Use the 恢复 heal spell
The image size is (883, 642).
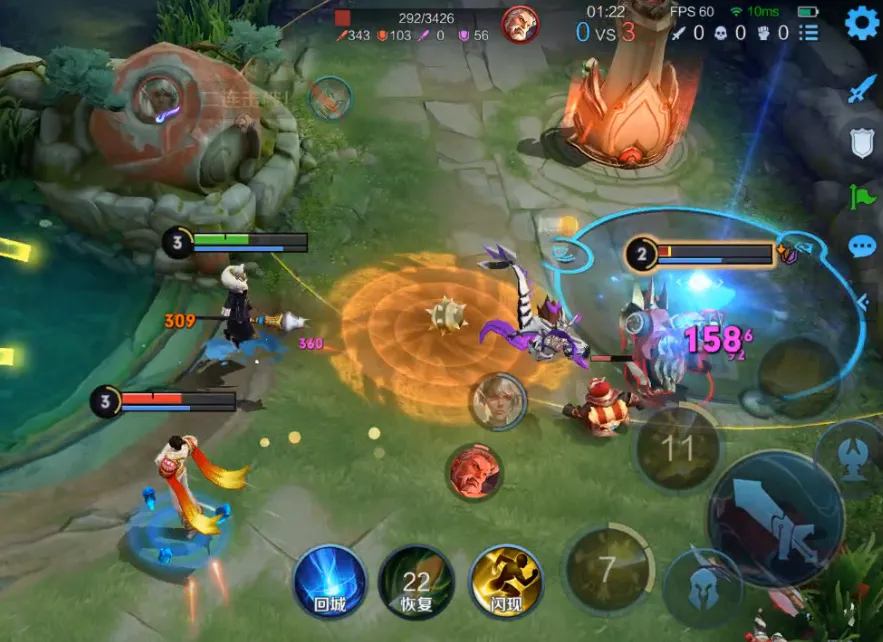tap(415, 581)
